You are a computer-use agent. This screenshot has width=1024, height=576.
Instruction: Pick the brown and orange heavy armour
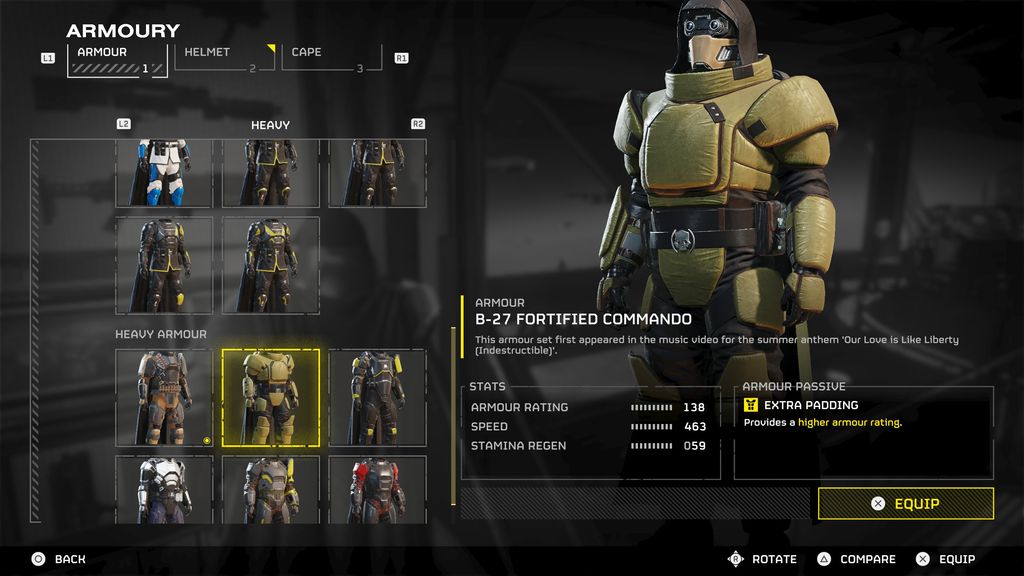[x=164, y=397]
